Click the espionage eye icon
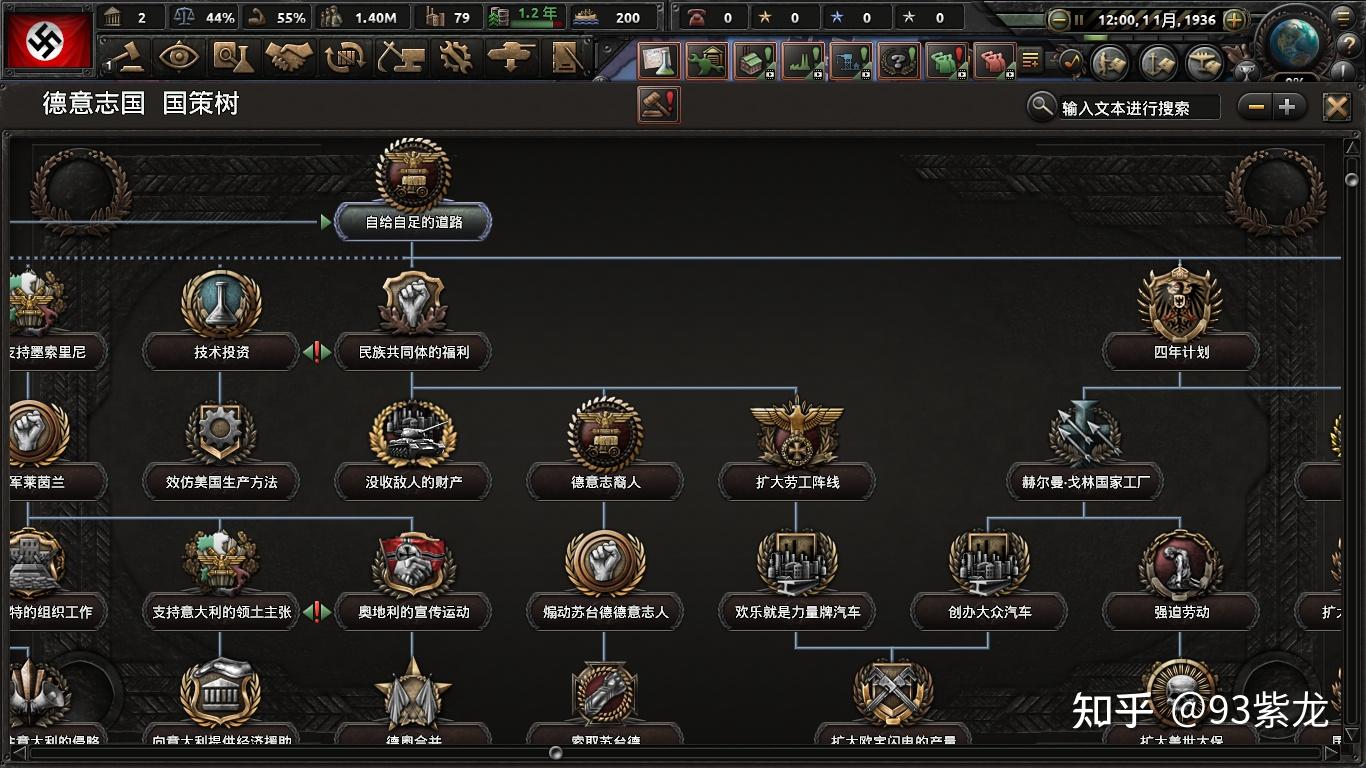The width and height of the screenshot is (1366, 768). (177, 58)
